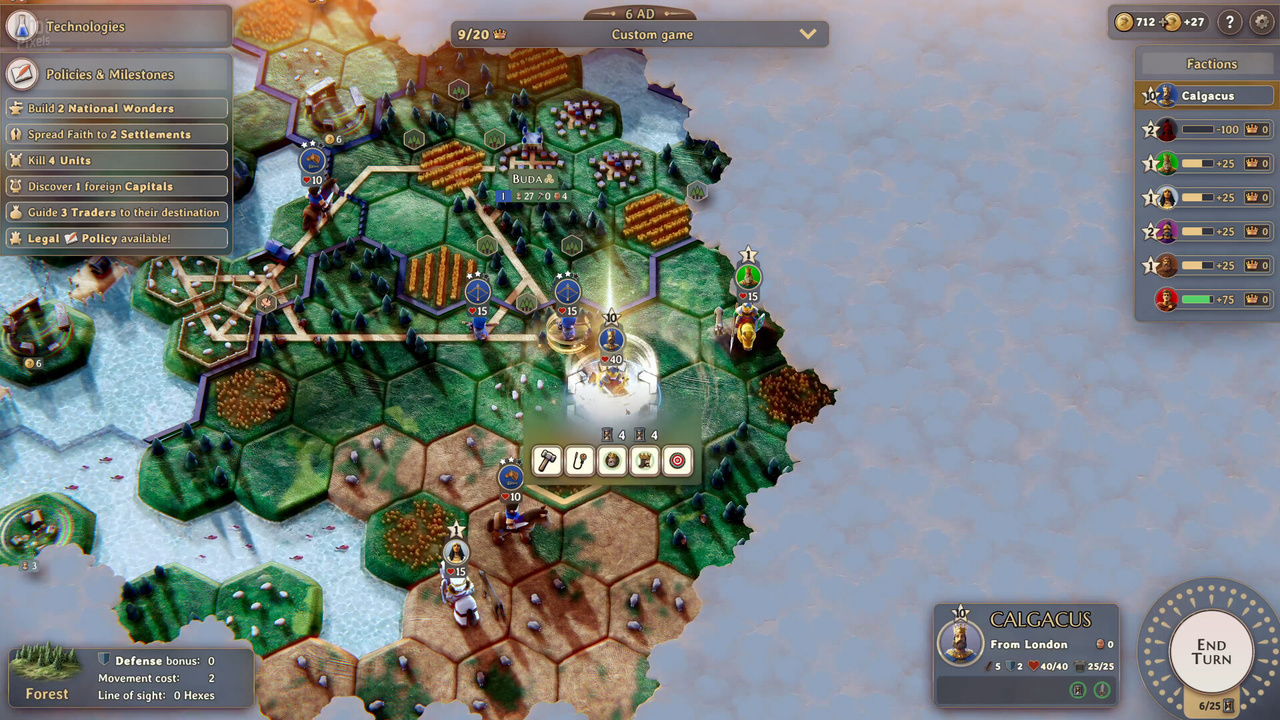Click the End Turn button

pyautogui.click(x=1211, y=652)
